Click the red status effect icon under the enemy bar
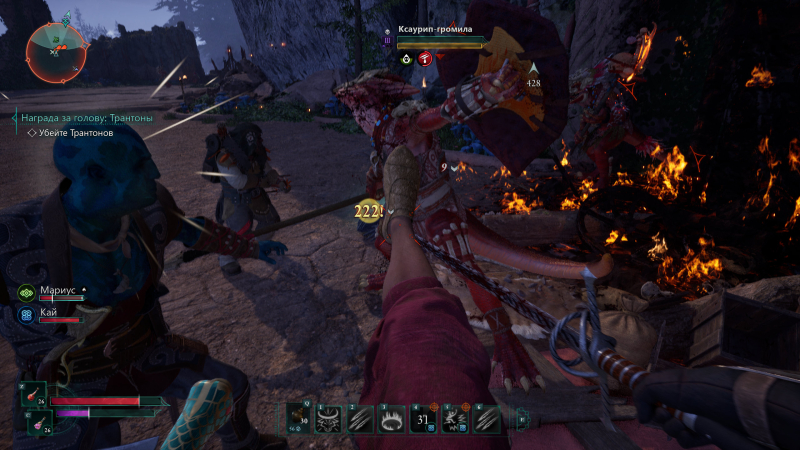Screen dimensions: 800x450 click(x=425, y=59)
